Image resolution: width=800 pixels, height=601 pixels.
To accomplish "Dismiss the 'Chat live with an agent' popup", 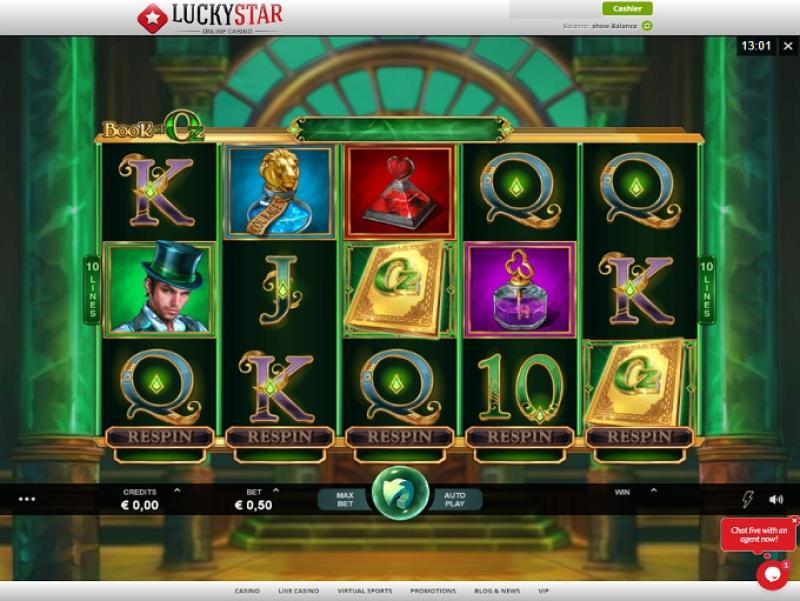I will [794, 521].
